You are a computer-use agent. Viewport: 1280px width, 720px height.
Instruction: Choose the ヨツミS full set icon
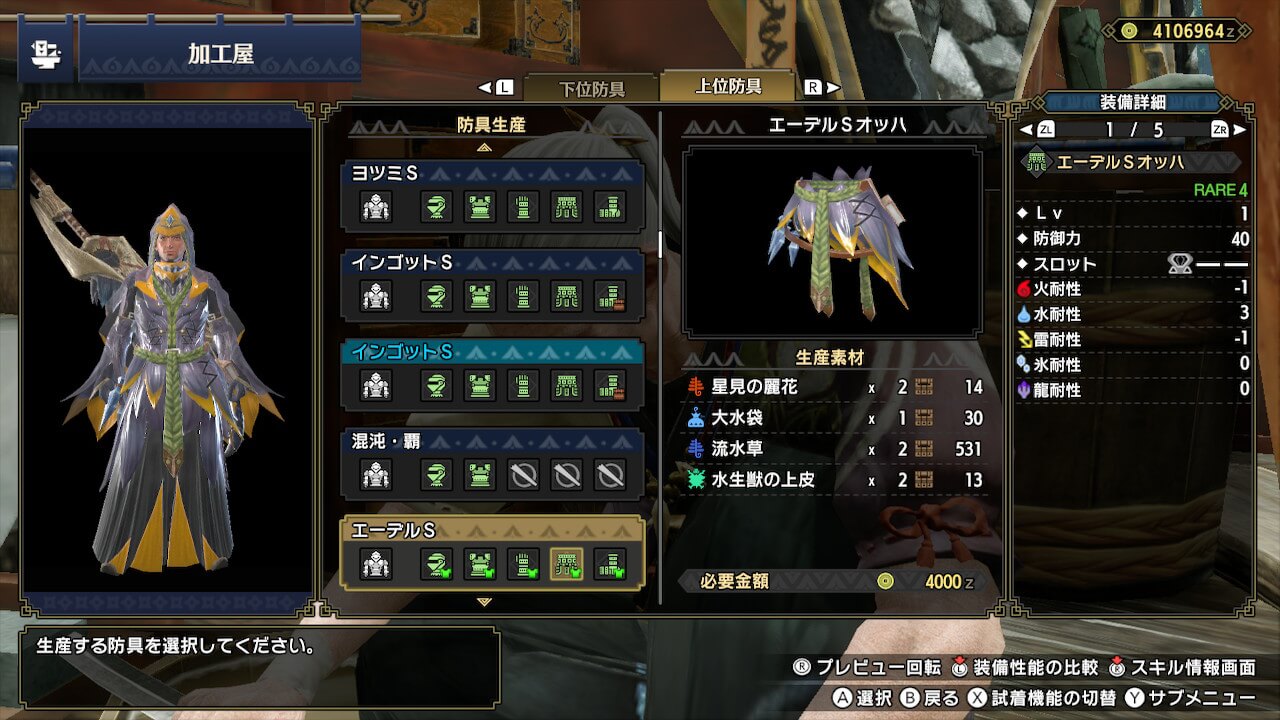pos(376,207)
